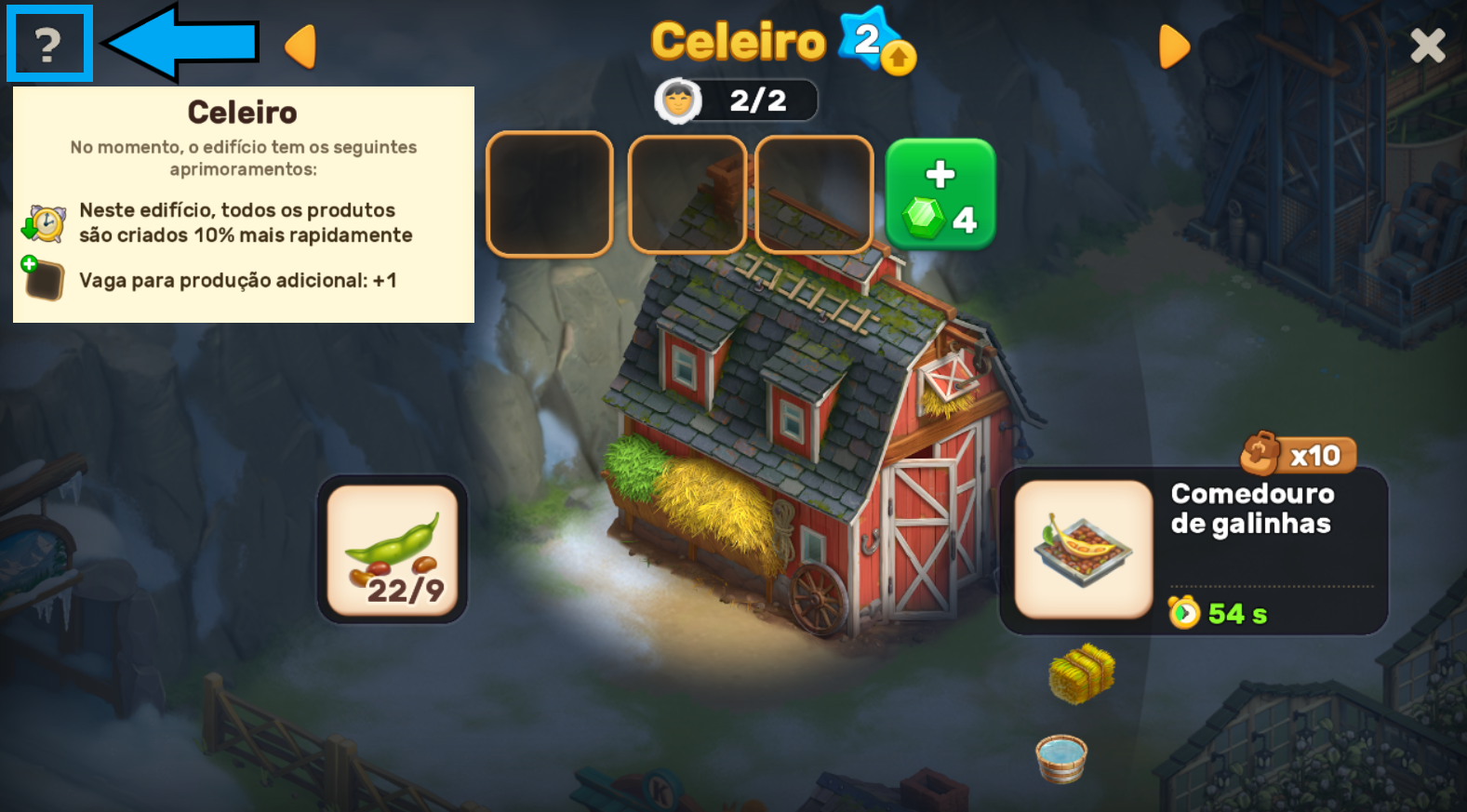Go to the previous building with left arrow
This screenshot has height=812, width=1467.
pos(300,46)
